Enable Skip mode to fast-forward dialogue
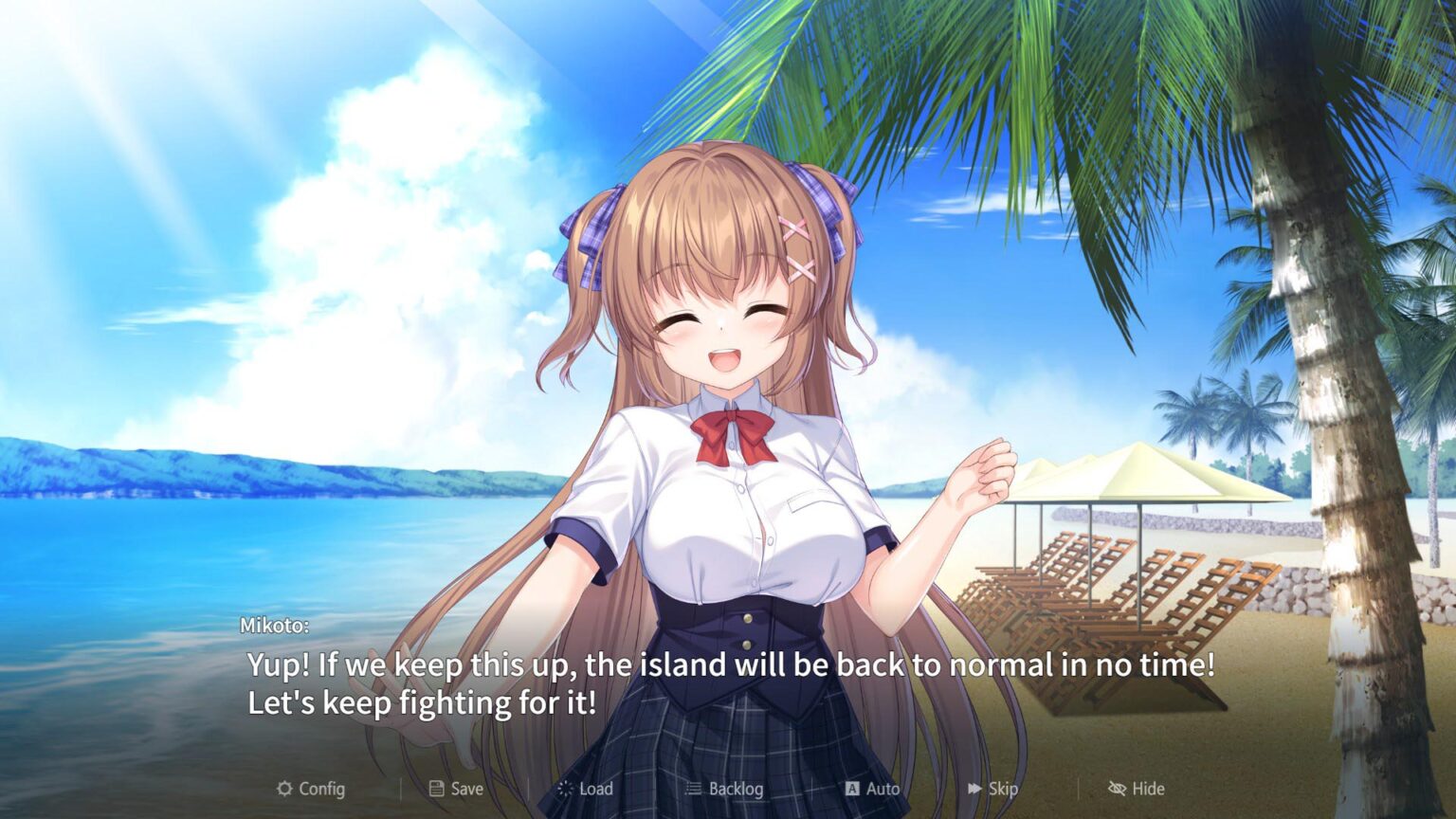1456x819 pixels. tap(994, 788)
